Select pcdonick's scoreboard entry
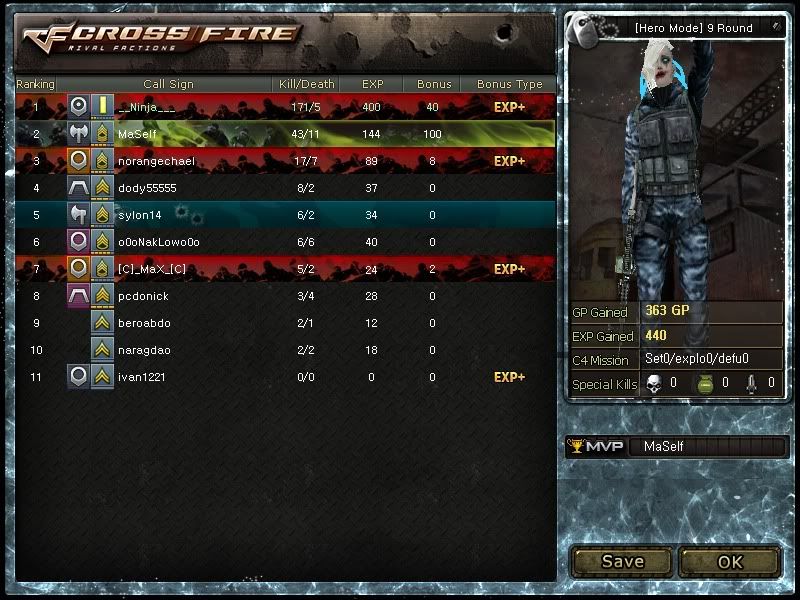This screenshot has width=800, height=600. click(285, 296)
